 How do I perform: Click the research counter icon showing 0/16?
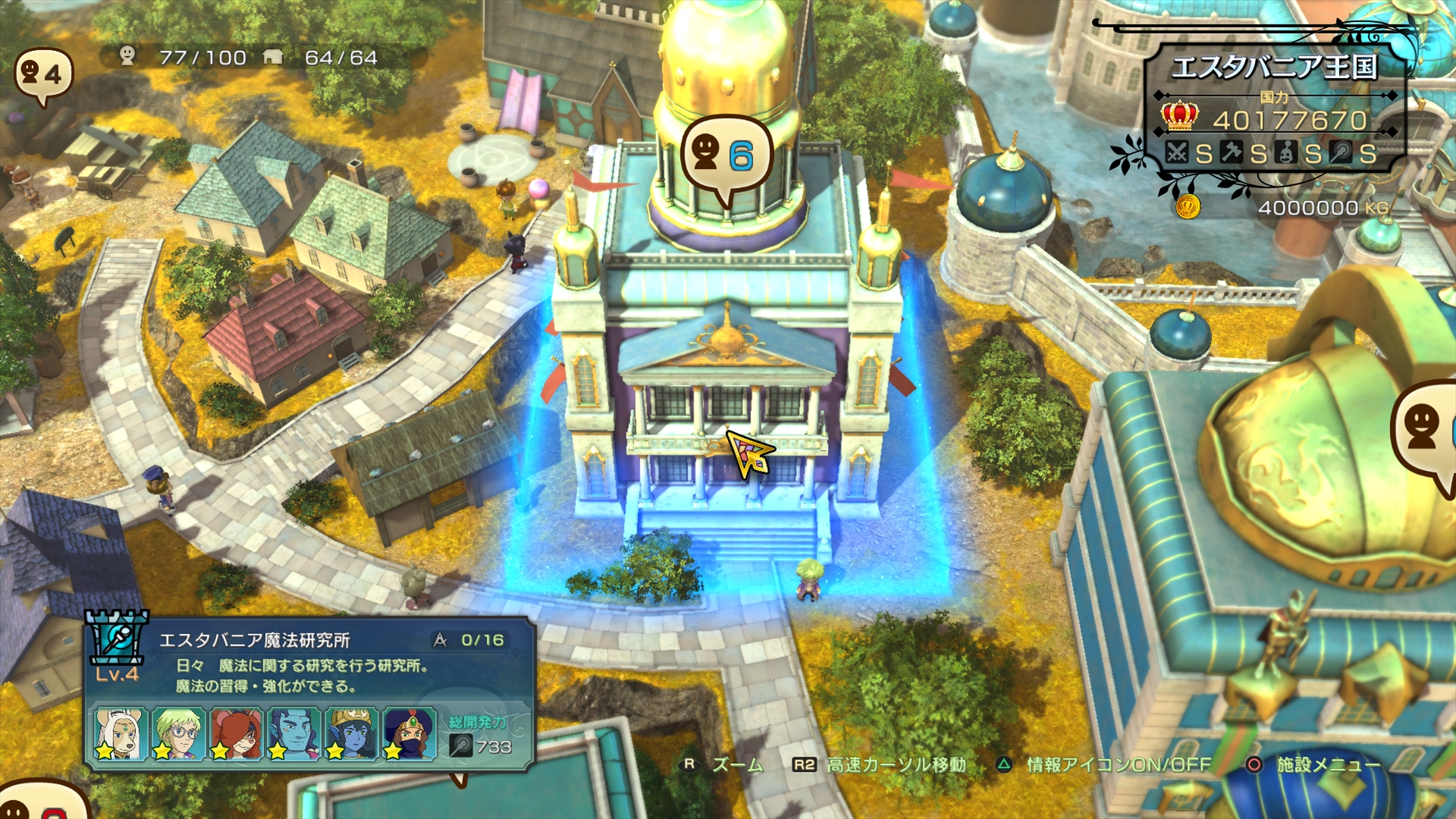click(438, 639)
